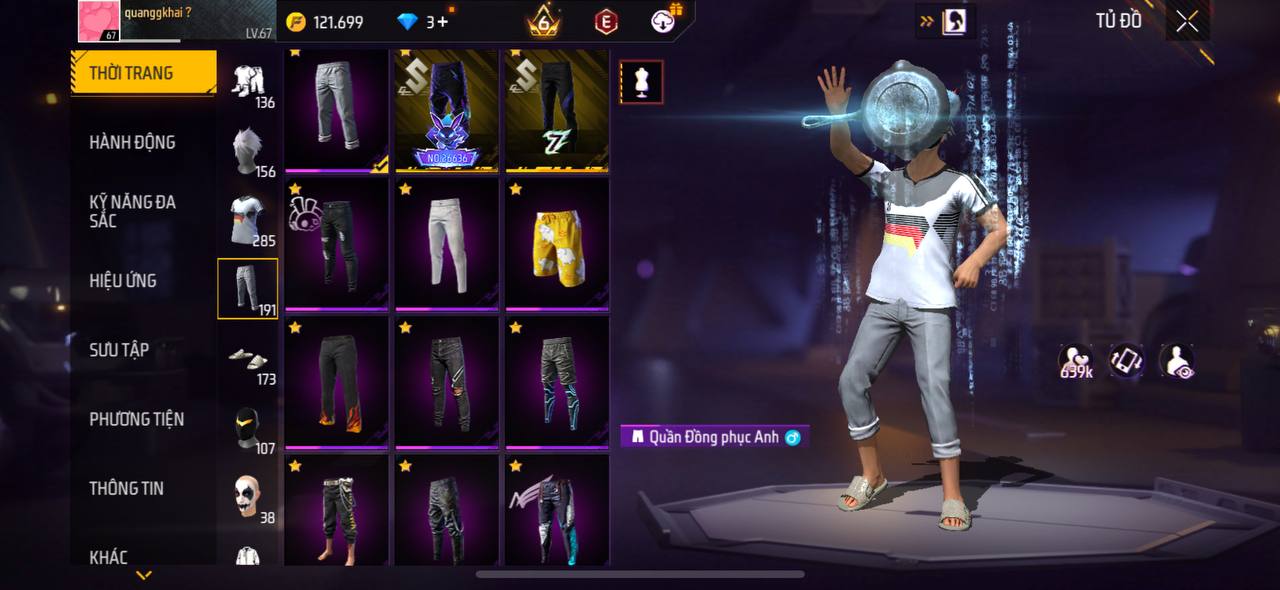The image size is (1280, 590).
Task: Open the THÔNG TIN tab
Action: pyautogui.click(x=126, y=488)
